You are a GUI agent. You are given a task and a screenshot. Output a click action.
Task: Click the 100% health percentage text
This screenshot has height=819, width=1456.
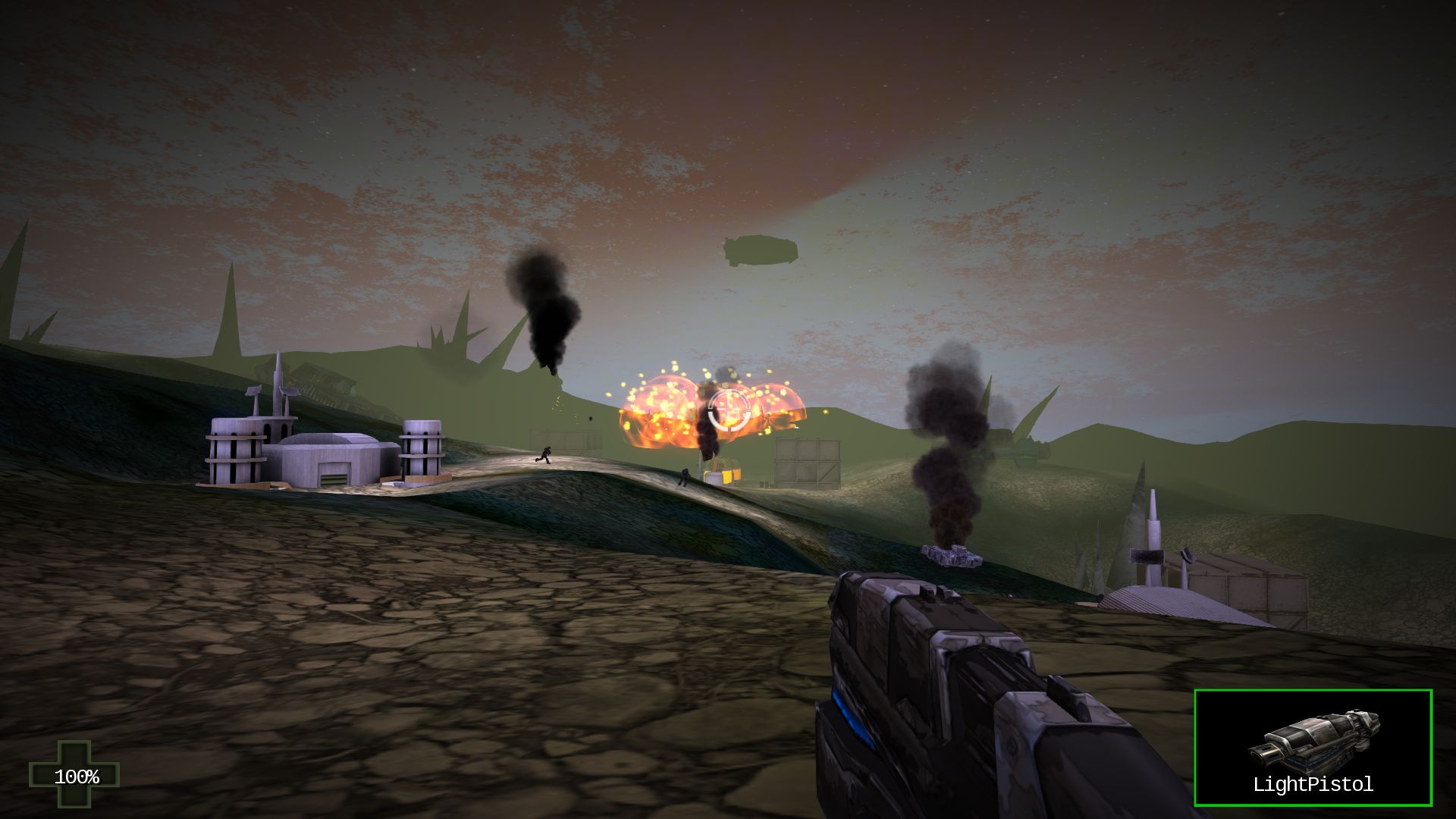pos(78,777)
